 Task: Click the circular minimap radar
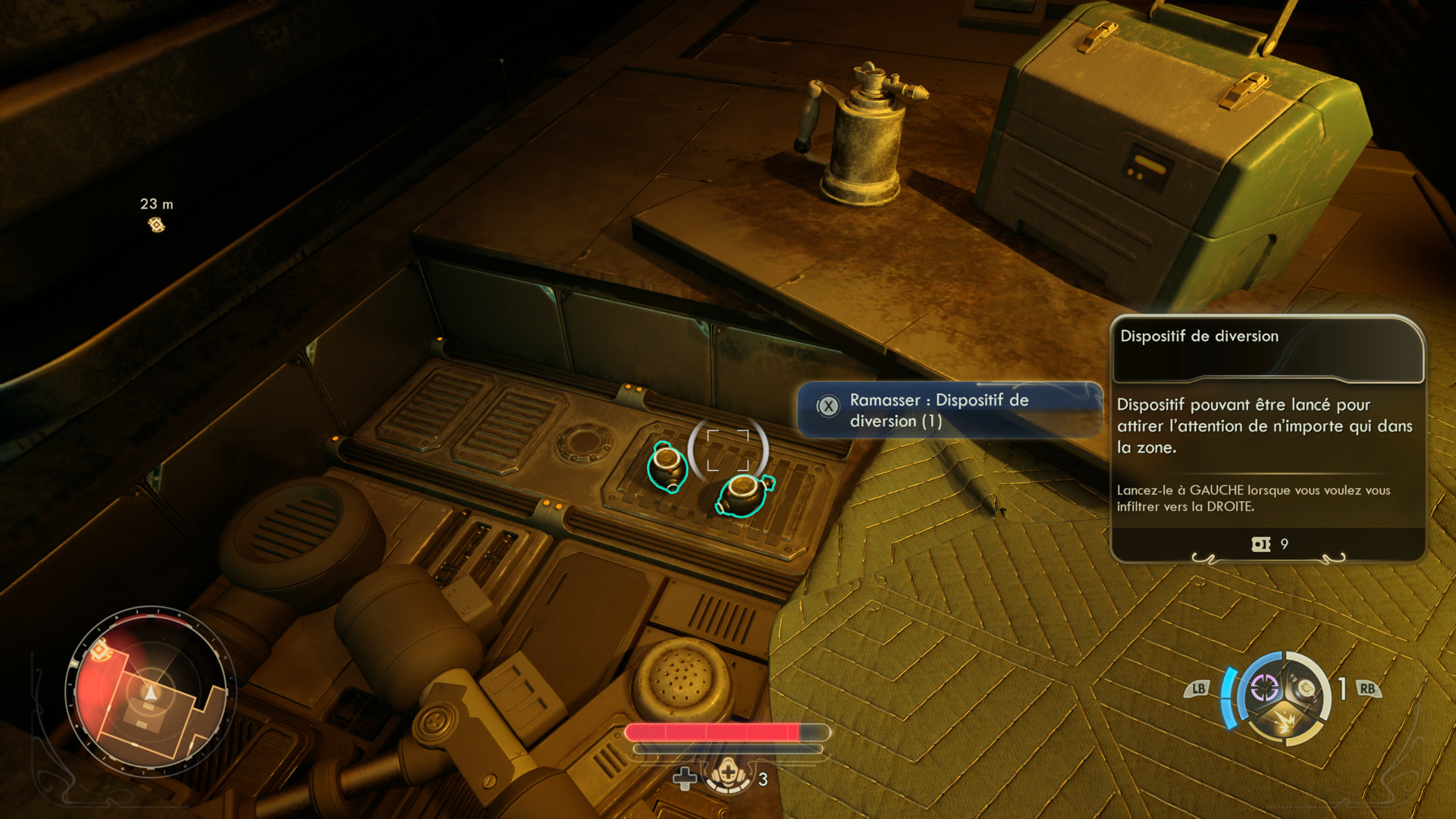(151, 691)
